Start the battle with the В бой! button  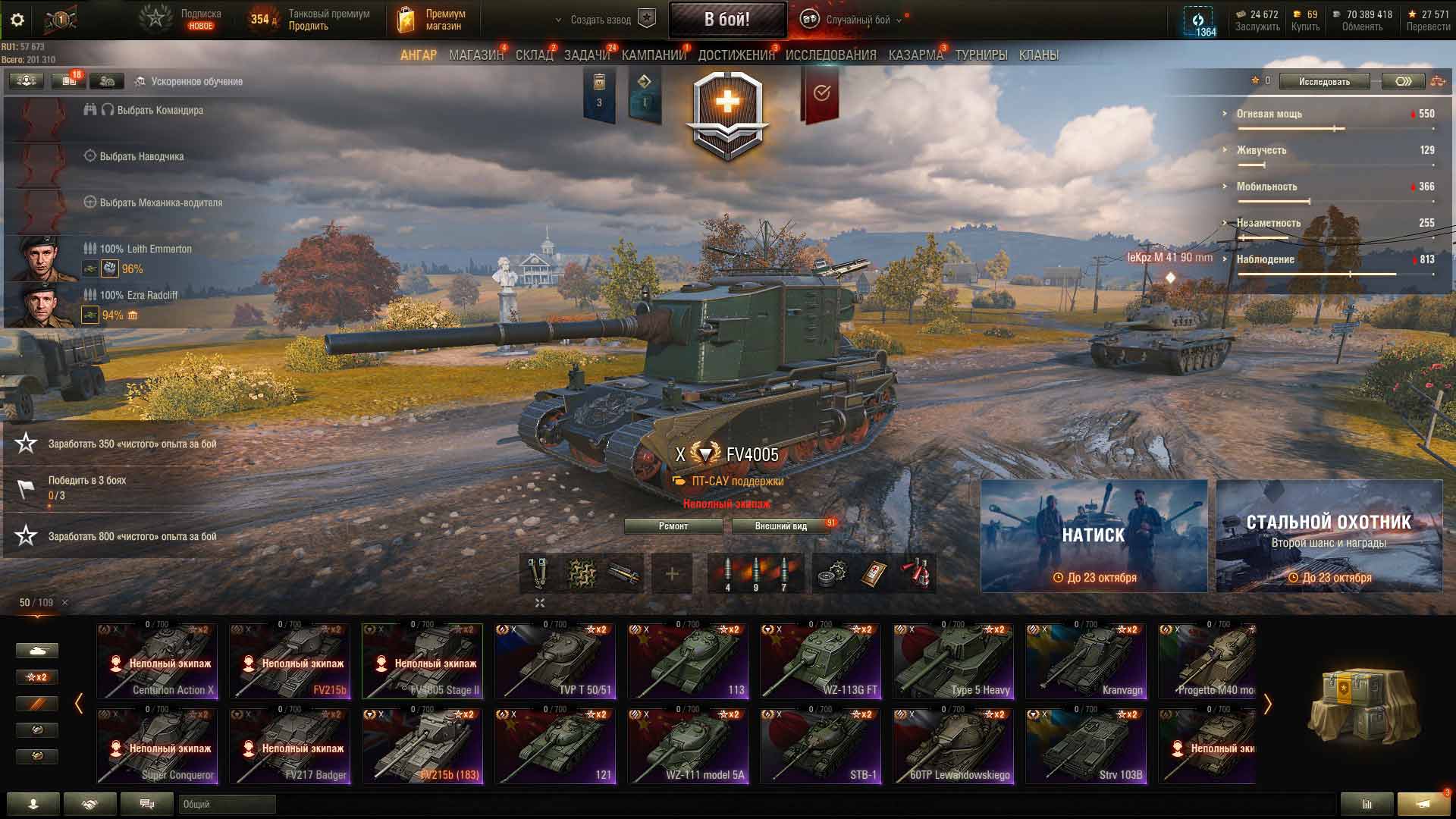coord(726,20)
